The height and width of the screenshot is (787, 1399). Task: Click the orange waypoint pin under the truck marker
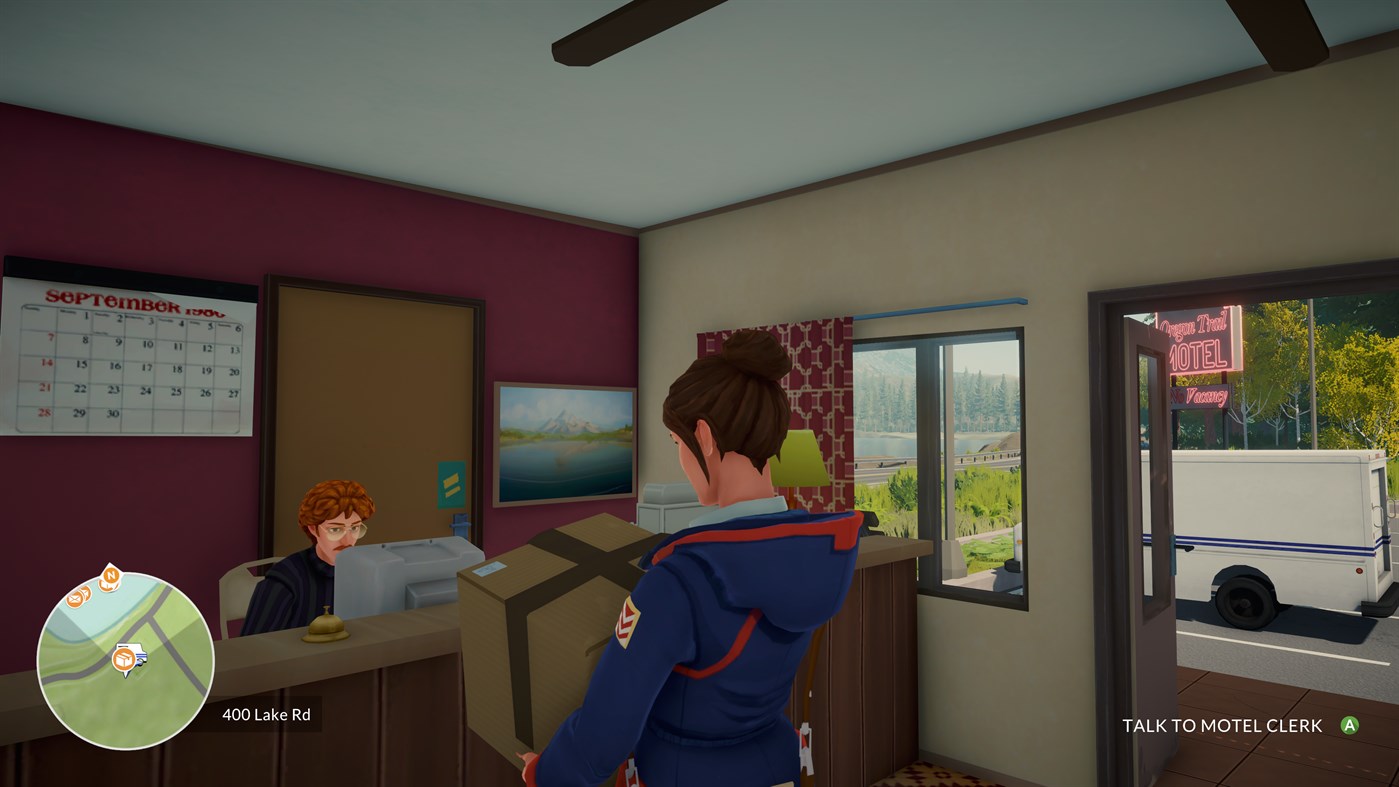point(125,672)
